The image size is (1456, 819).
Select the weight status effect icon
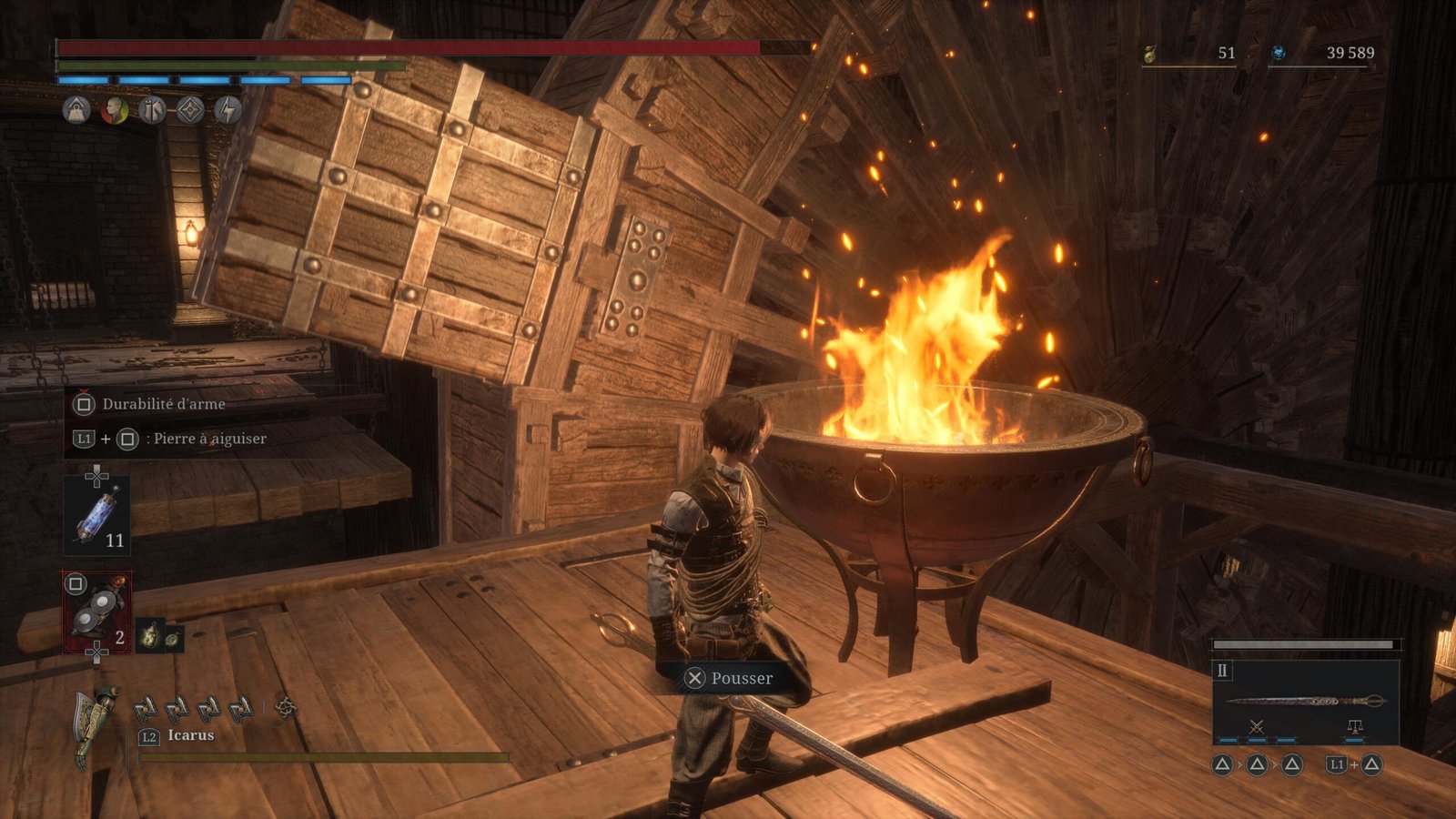(76, 110)
